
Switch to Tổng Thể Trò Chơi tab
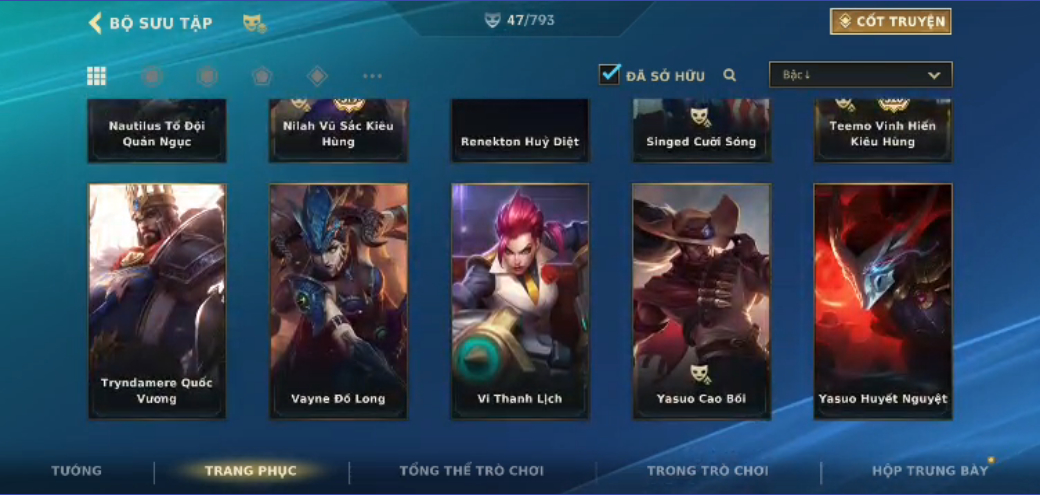[x=471, y=471]
